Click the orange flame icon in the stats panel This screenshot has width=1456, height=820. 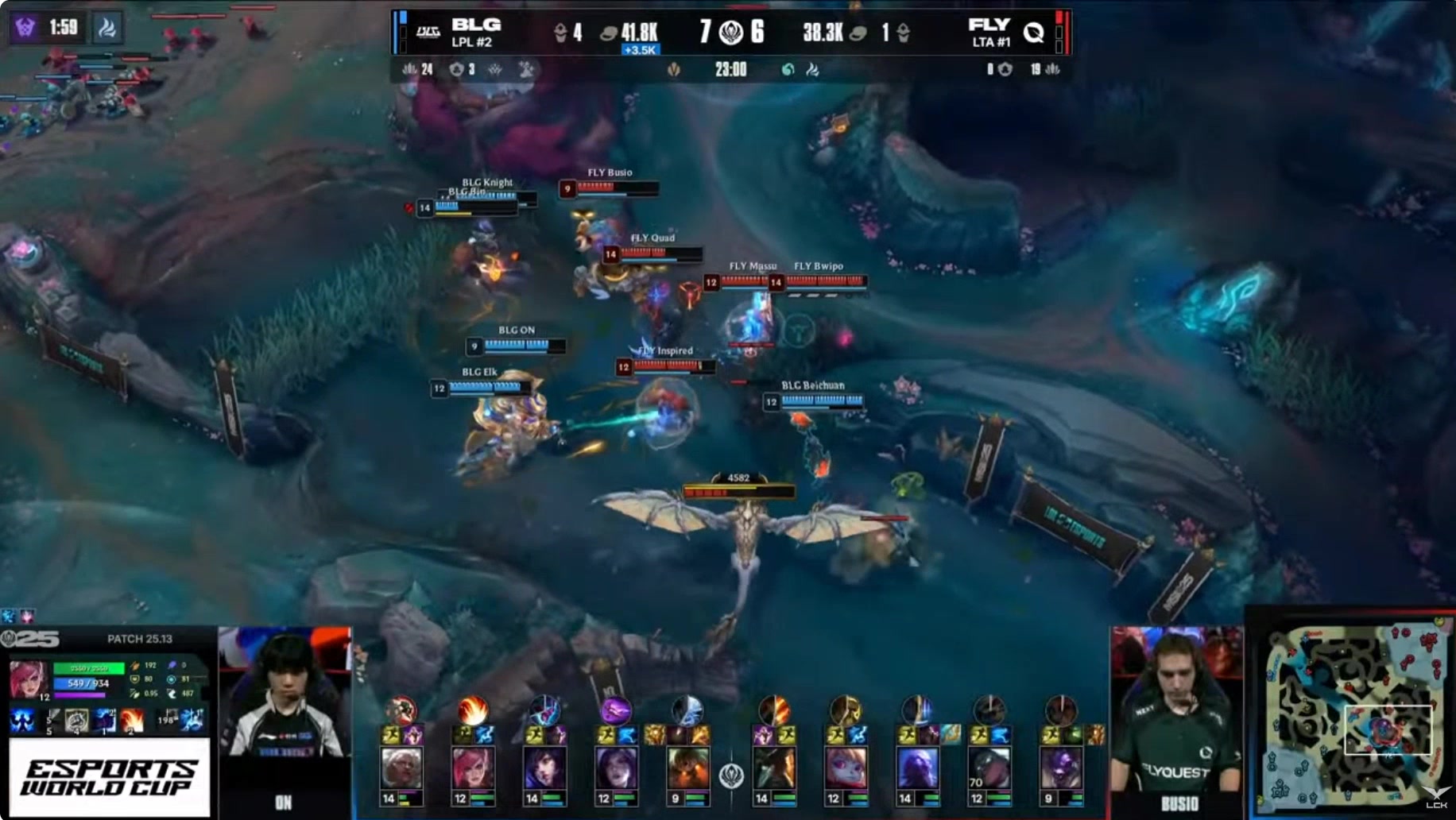tap(132, 721)
